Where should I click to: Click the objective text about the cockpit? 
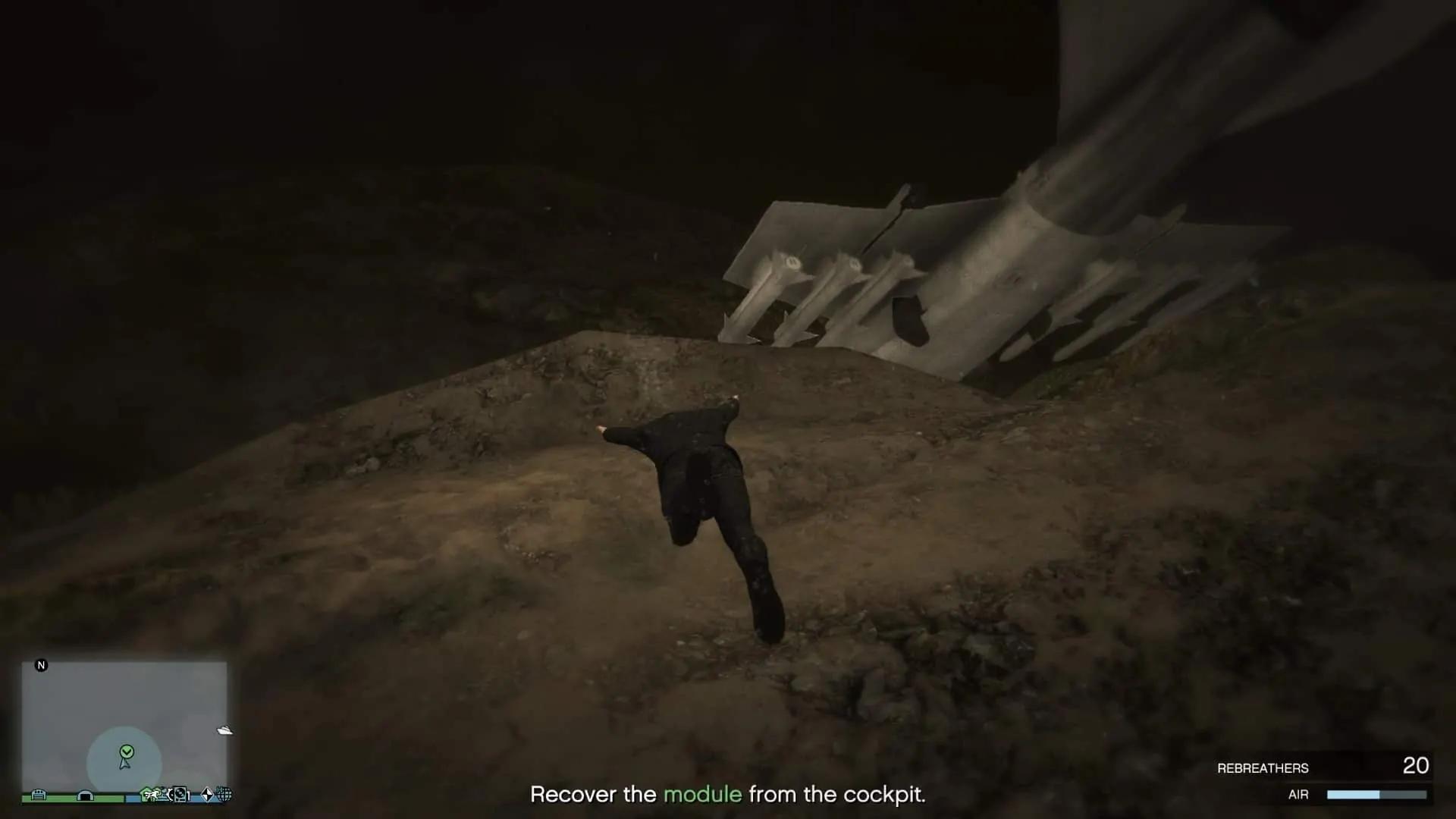click(728, 795)
